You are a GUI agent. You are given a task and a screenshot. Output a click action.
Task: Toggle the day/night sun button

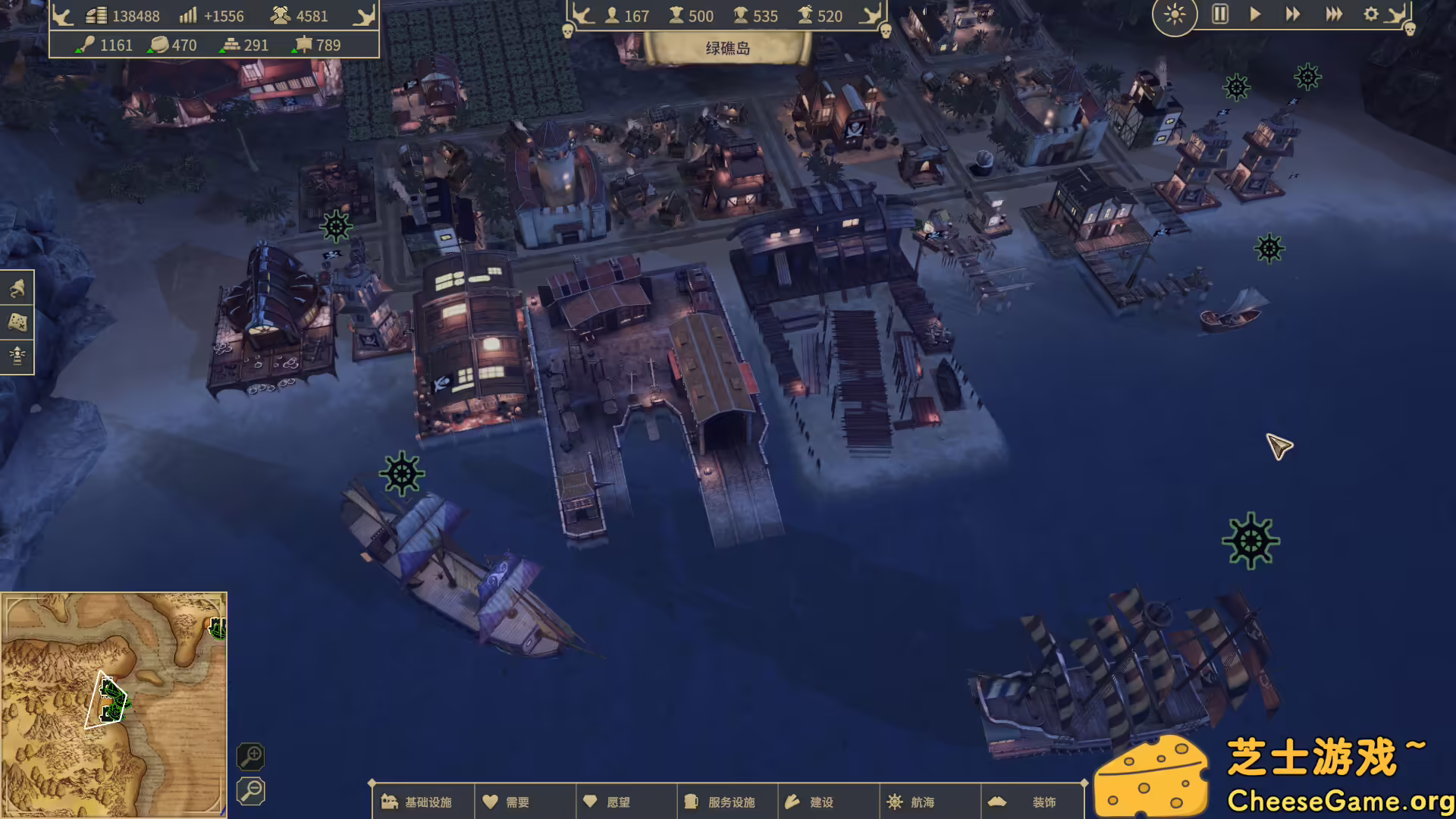(x=1174, y=15)
